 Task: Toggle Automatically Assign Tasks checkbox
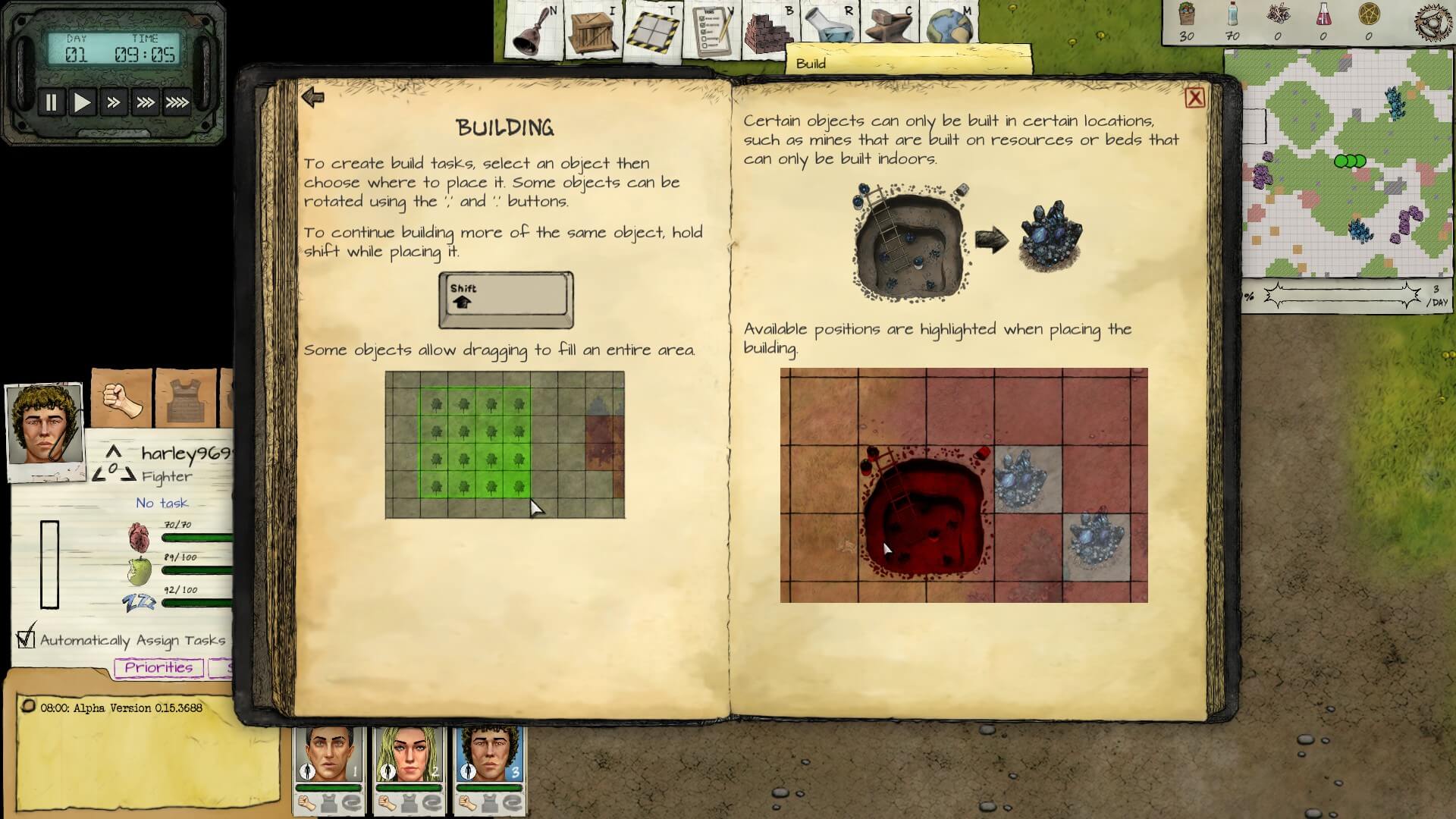[27, 639]
